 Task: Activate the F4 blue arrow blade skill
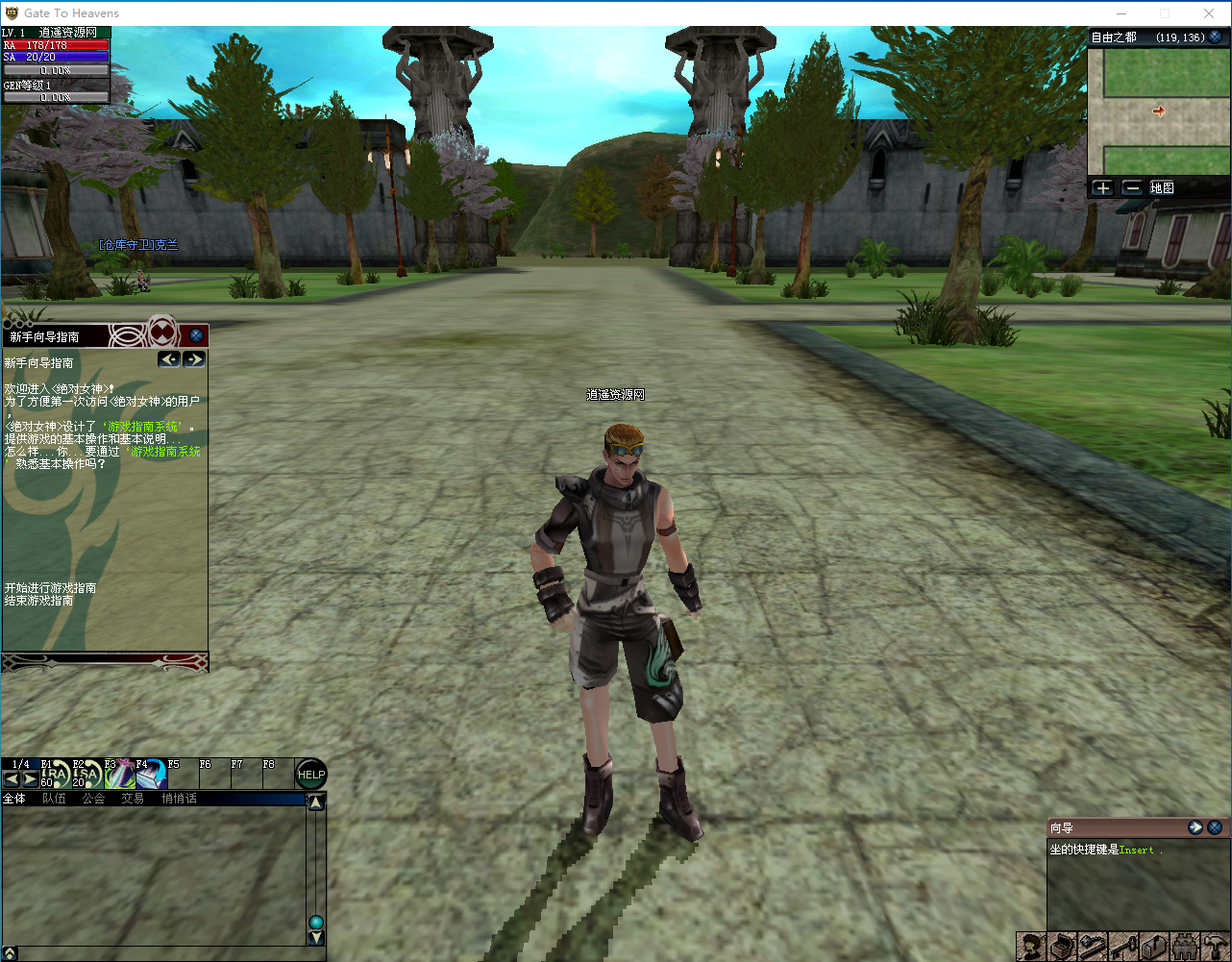click(151, 775)
